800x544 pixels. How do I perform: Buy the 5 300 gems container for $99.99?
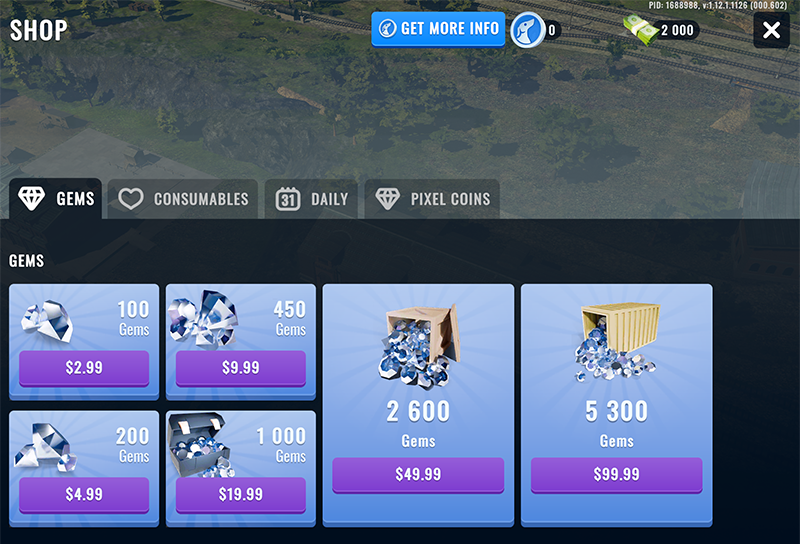coord(616,474)
